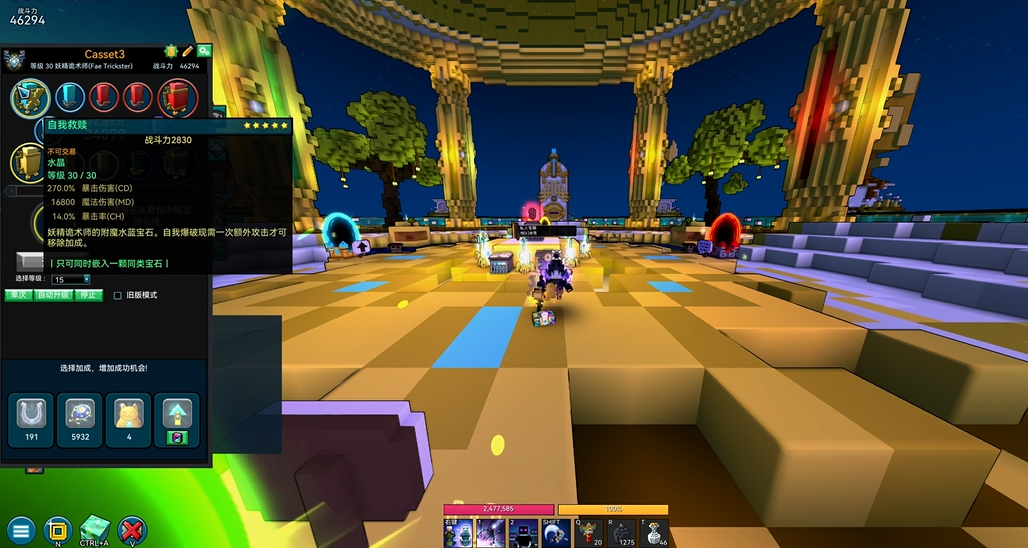Select the large red gem slot
The width and height of the screenshot is (1028, 548).
click(177, 98)
